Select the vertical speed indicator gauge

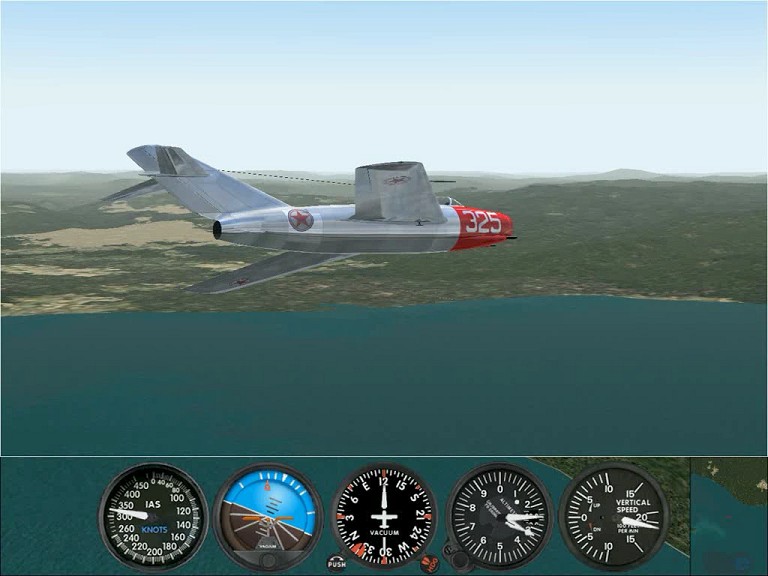613,515
